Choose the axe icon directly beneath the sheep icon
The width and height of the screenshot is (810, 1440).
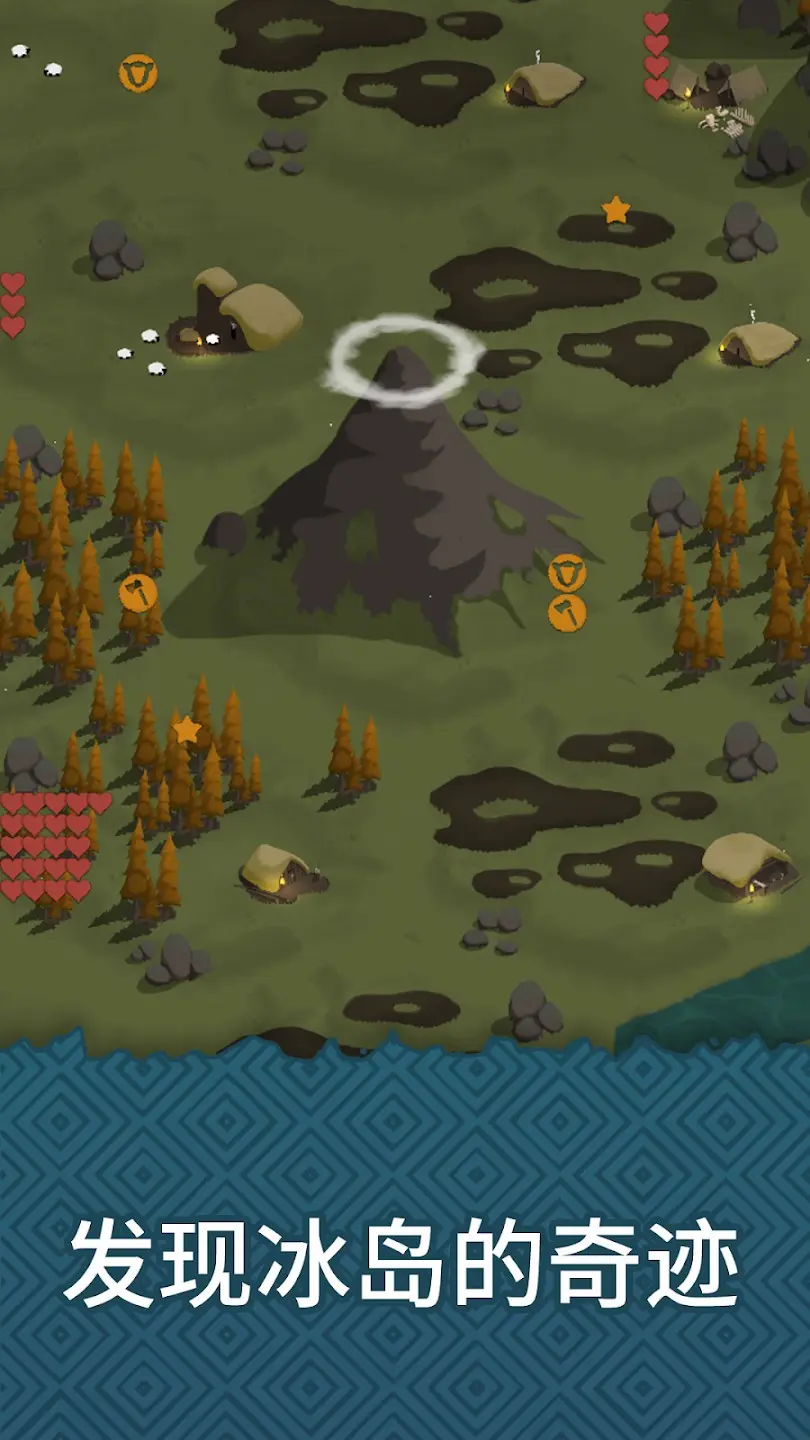click(567, 613)
